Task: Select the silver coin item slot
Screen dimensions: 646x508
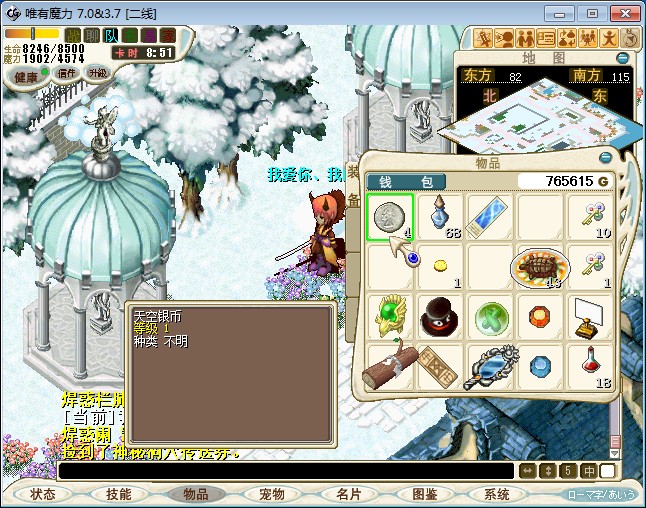Action: point(390,217)
